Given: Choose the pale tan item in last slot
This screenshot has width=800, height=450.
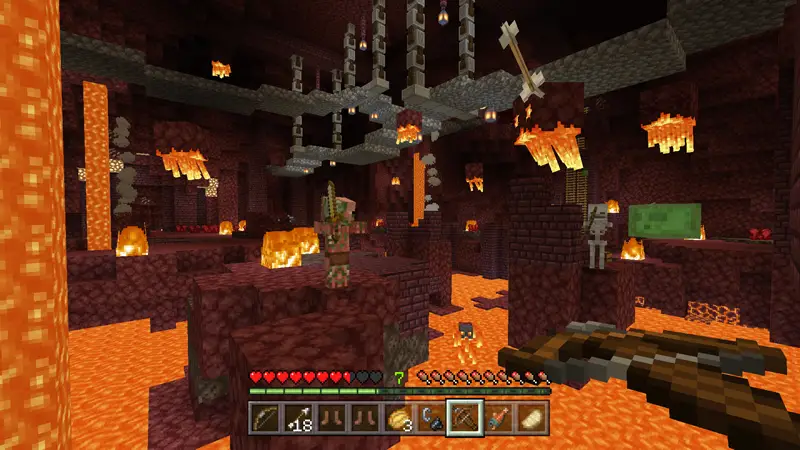Looking at the screenshot, I should (x=531, y=416).
